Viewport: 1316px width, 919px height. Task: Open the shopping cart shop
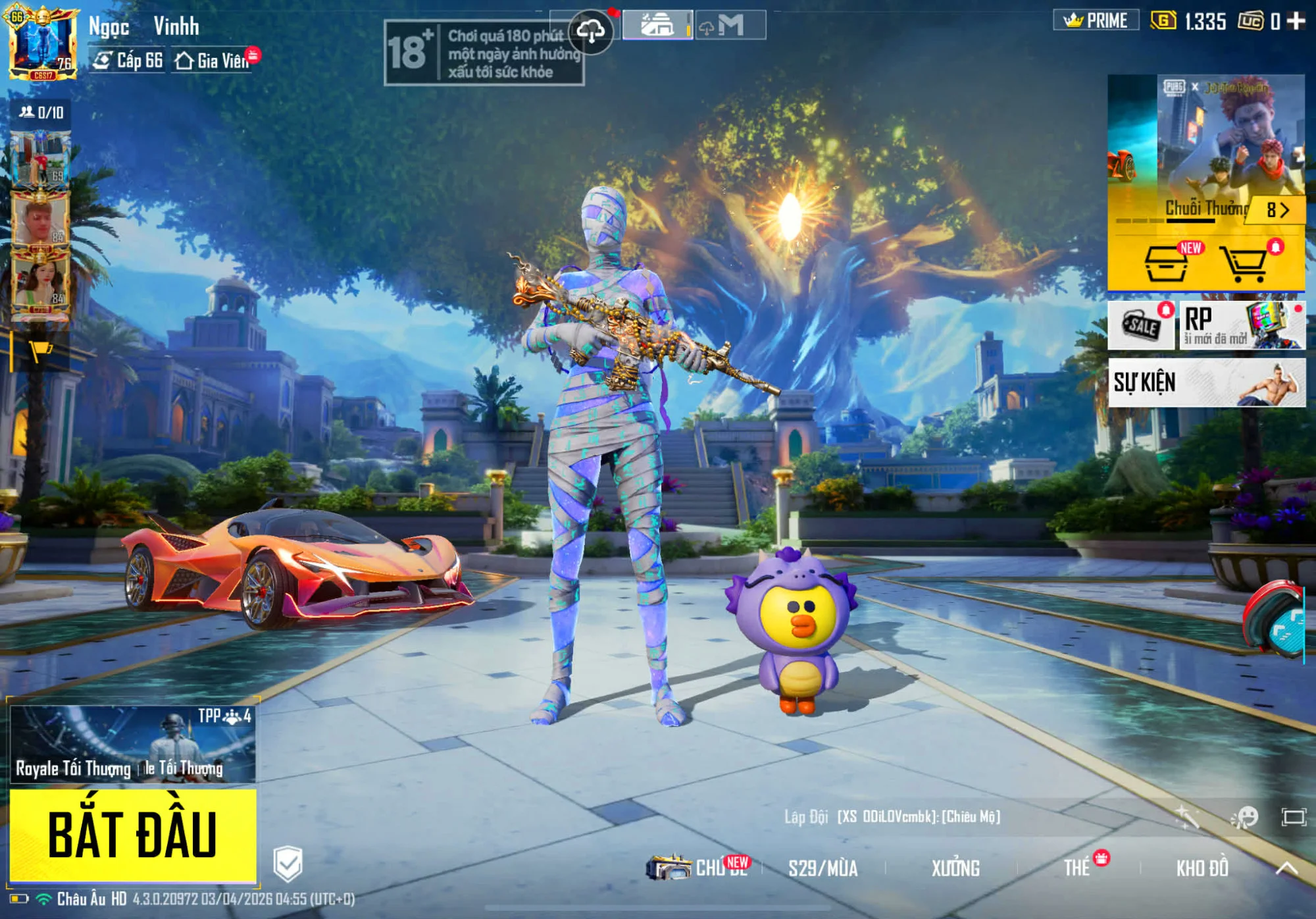tap(1243, 265)
